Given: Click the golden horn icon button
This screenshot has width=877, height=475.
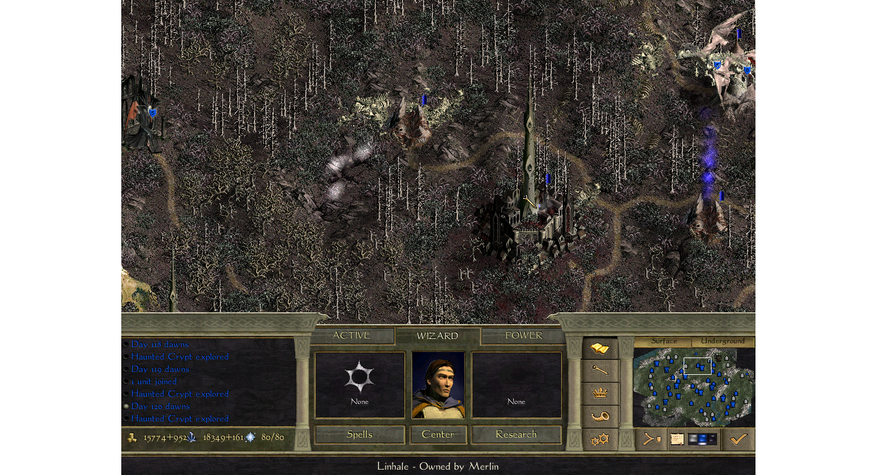Looking at the screenshot, I should point(600,415).
